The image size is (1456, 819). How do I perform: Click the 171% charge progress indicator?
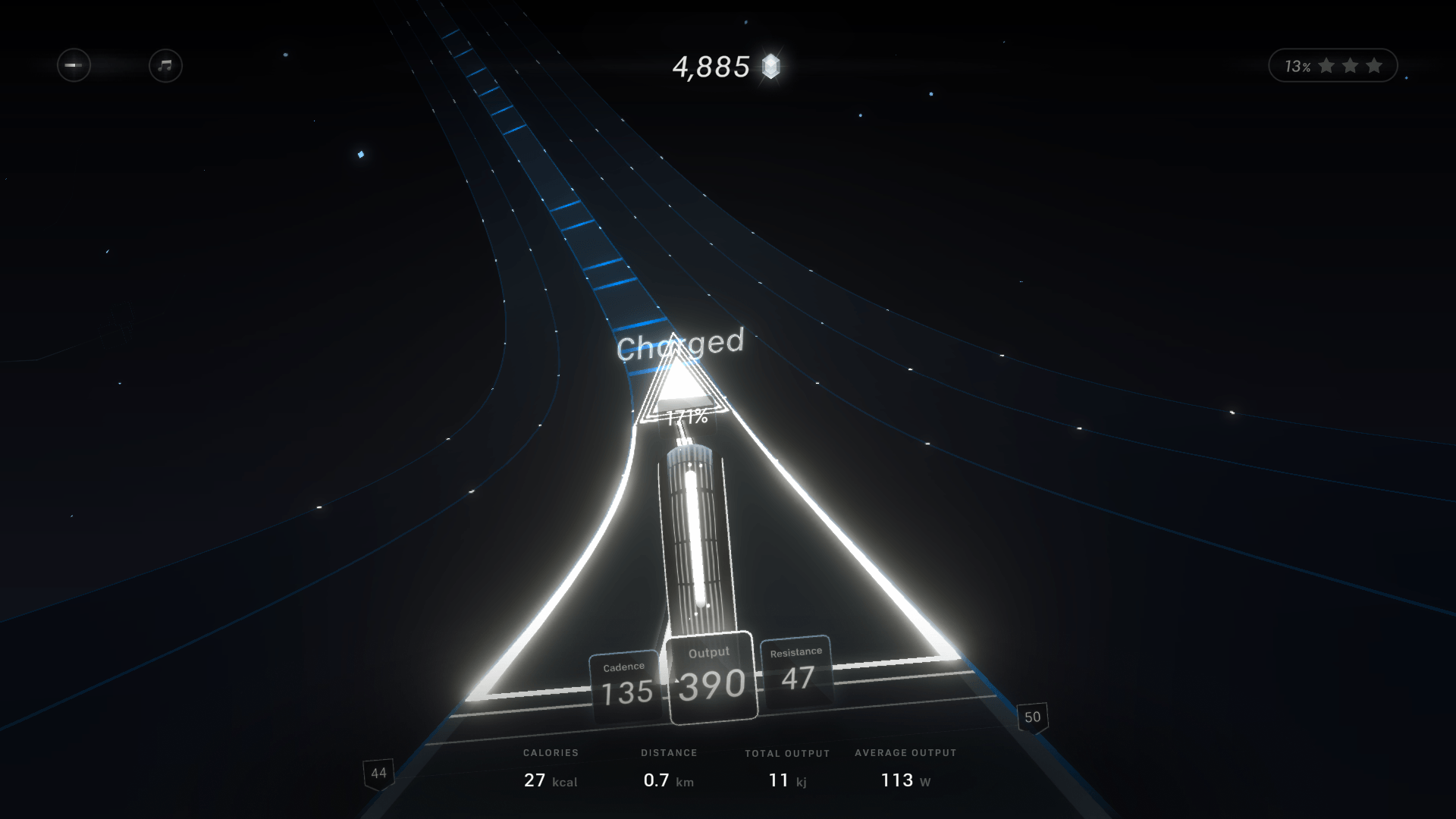[x=687, y=416]
